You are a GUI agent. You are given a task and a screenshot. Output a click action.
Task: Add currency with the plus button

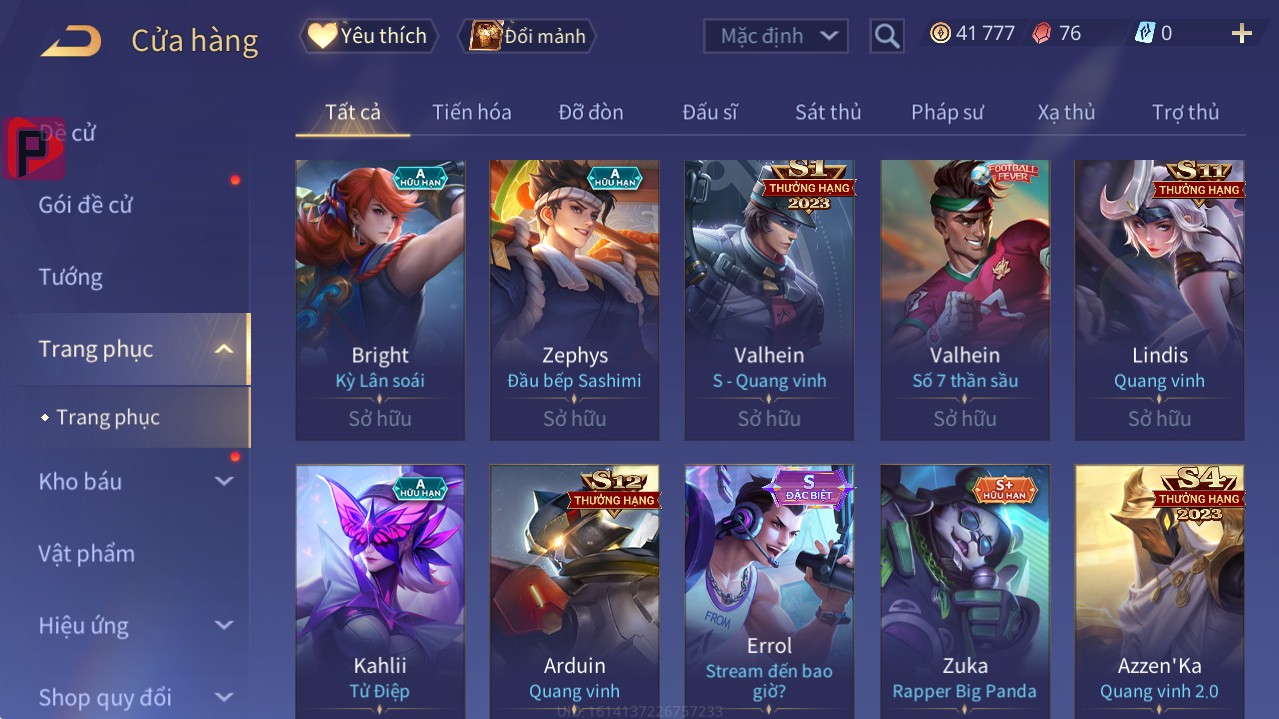tap(1241, 34)
